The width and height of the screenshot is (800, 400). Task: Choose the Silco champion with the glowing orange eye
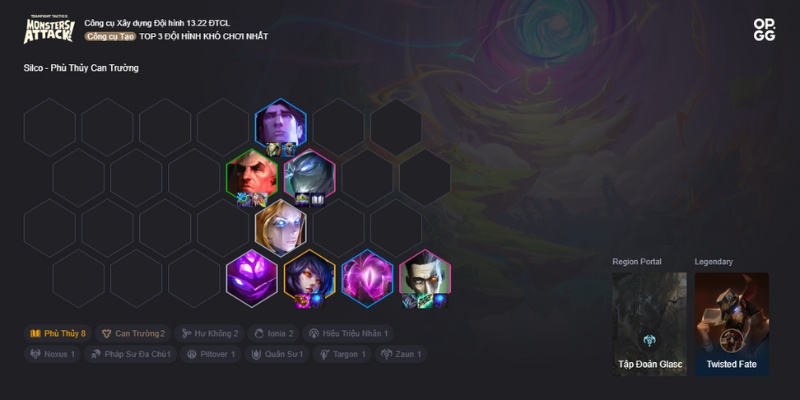(x=425, y=276)
